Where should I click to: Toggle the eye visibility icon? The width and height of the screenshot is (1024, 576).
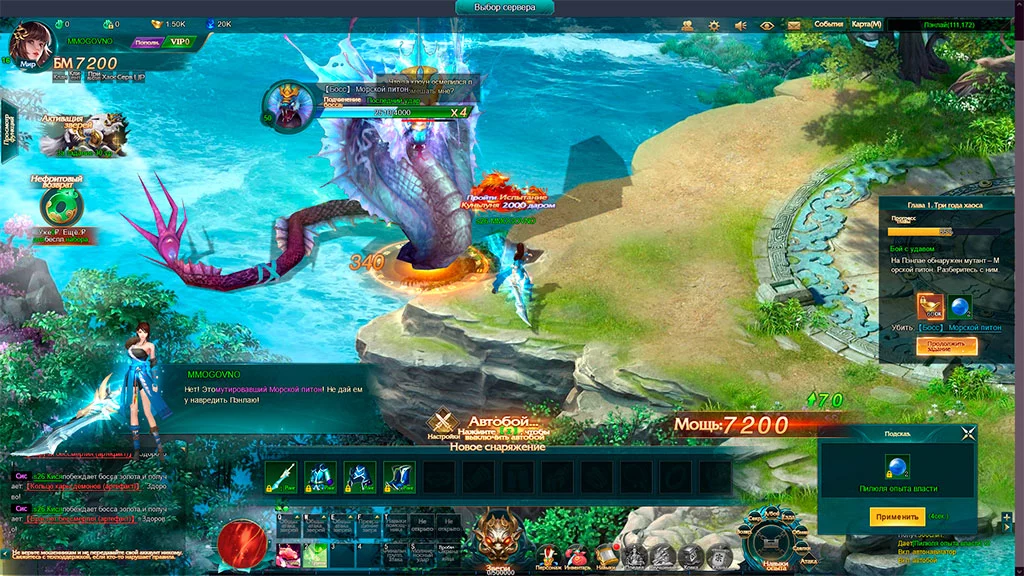pos(767,25)
